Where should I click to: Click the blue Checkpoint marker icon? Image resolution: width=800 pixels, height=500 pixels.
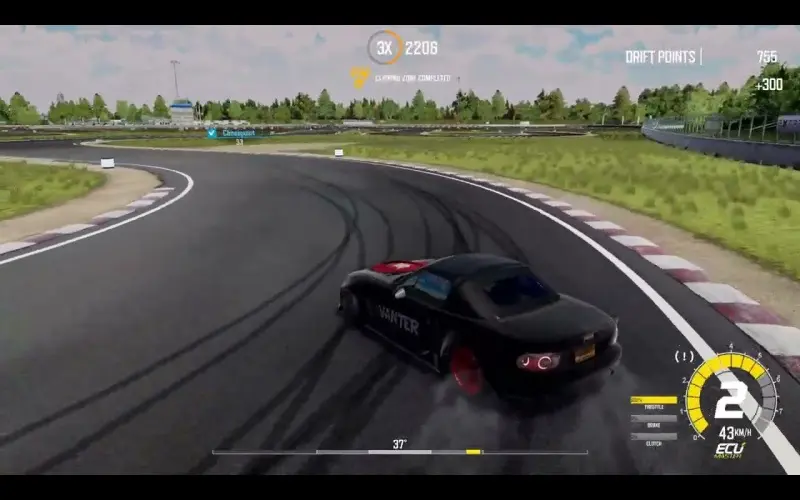pos(212,133)
